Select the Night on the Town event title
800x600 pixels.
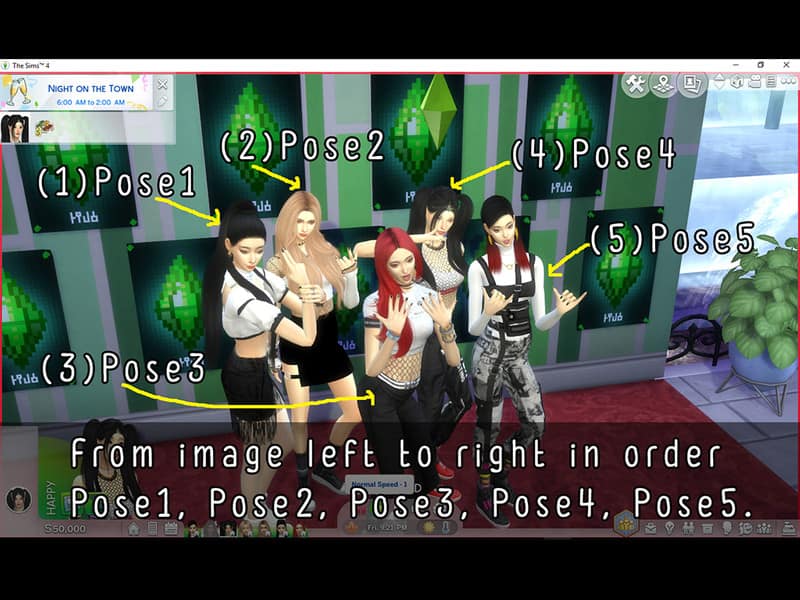pyautogui.click(x=91, y=88)
